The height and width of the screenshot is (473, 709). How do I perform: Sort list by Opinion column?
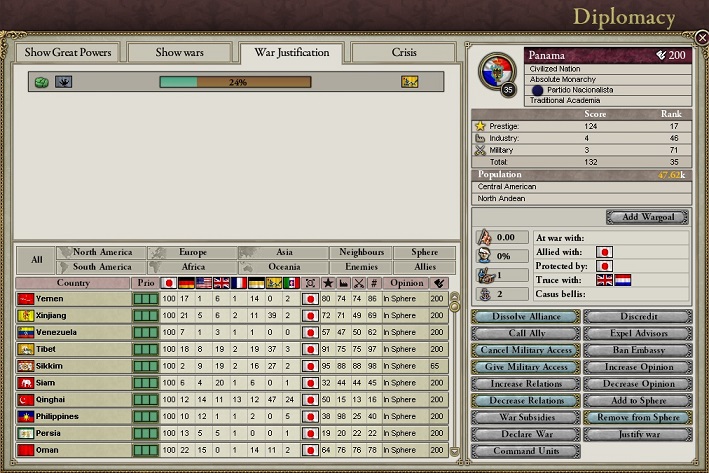pyautogui.click(x=404, y=283)
